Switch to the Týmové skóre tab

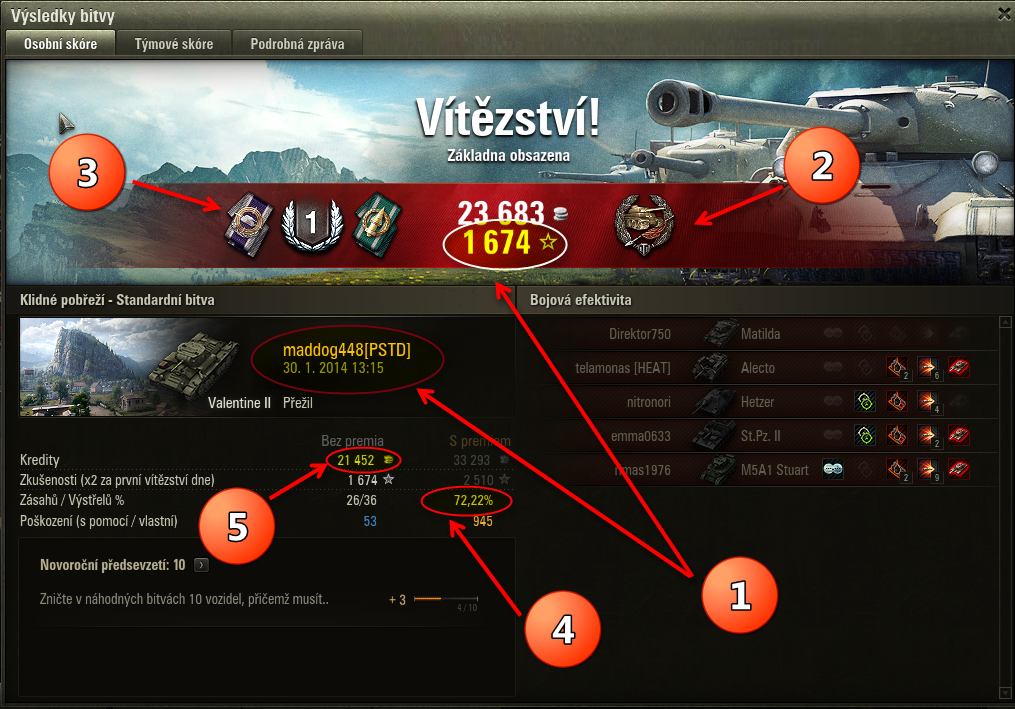click(174, 44)
